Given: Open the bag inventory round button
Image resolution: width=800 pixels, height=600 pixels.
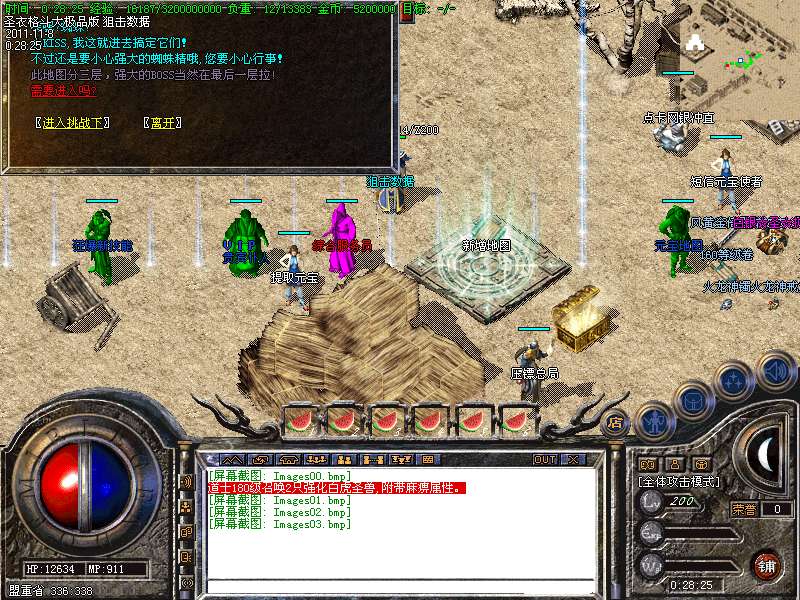Looking at the screenshot, I should [x=693, y=402].
